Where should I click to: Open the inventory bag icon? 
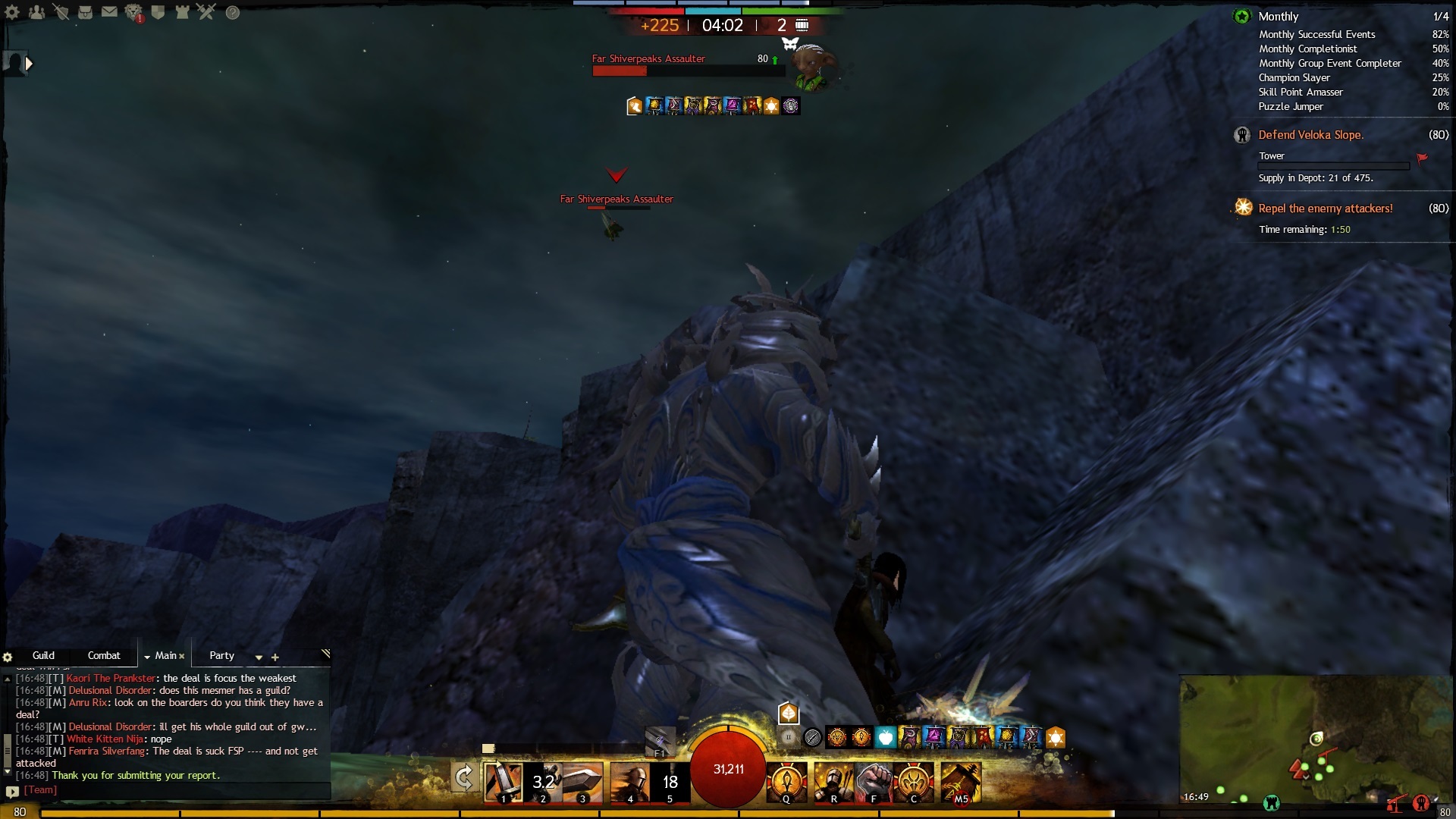pos(85,12)
